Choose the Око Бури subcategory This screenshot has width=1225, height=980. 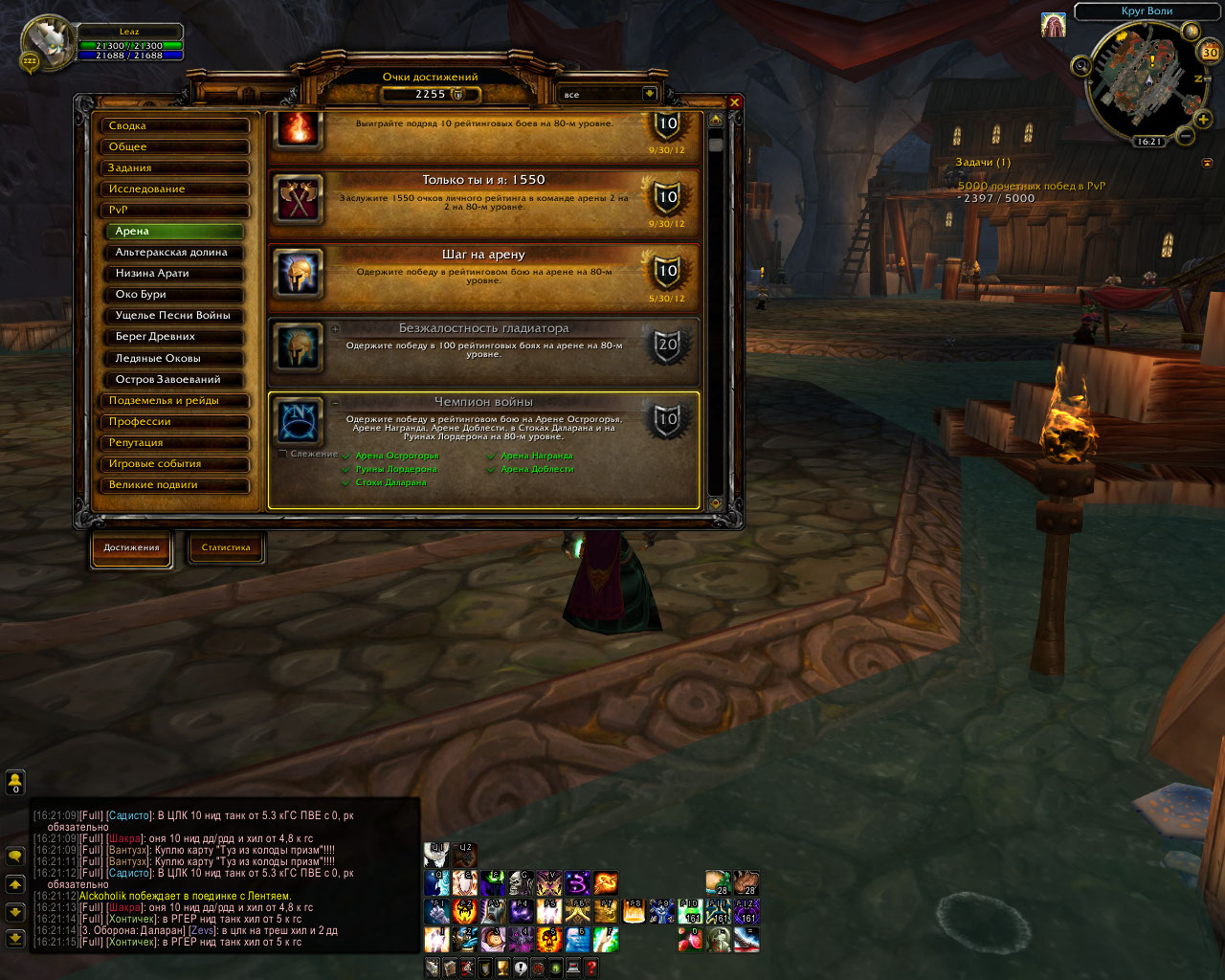(175, 295)
